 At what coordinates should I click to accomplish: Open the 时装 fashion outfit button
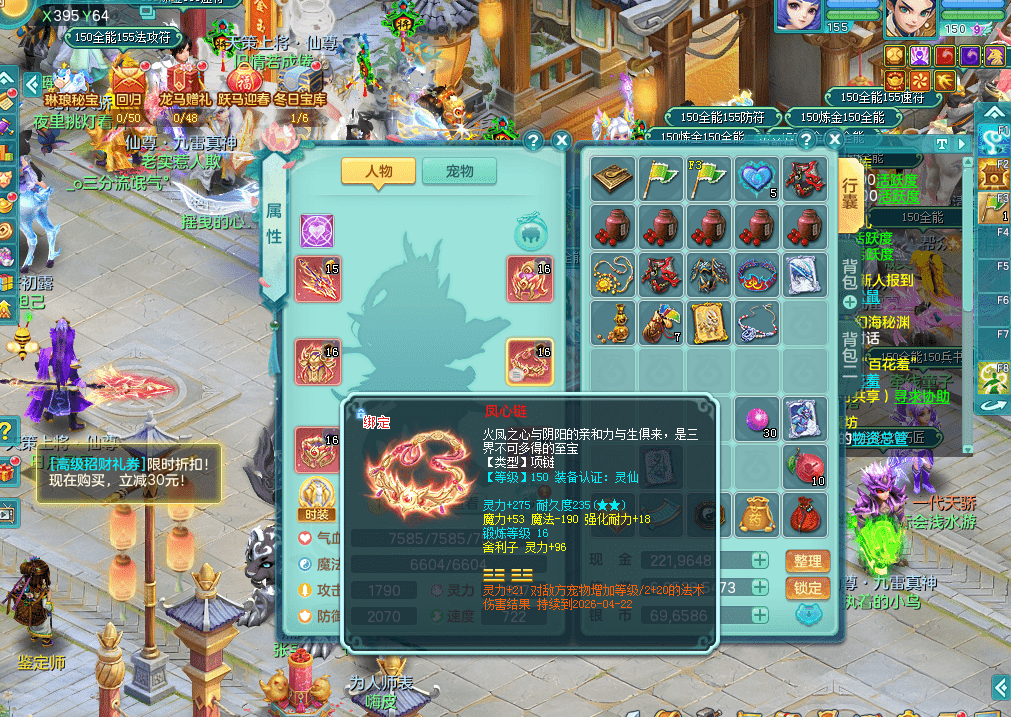317,497
